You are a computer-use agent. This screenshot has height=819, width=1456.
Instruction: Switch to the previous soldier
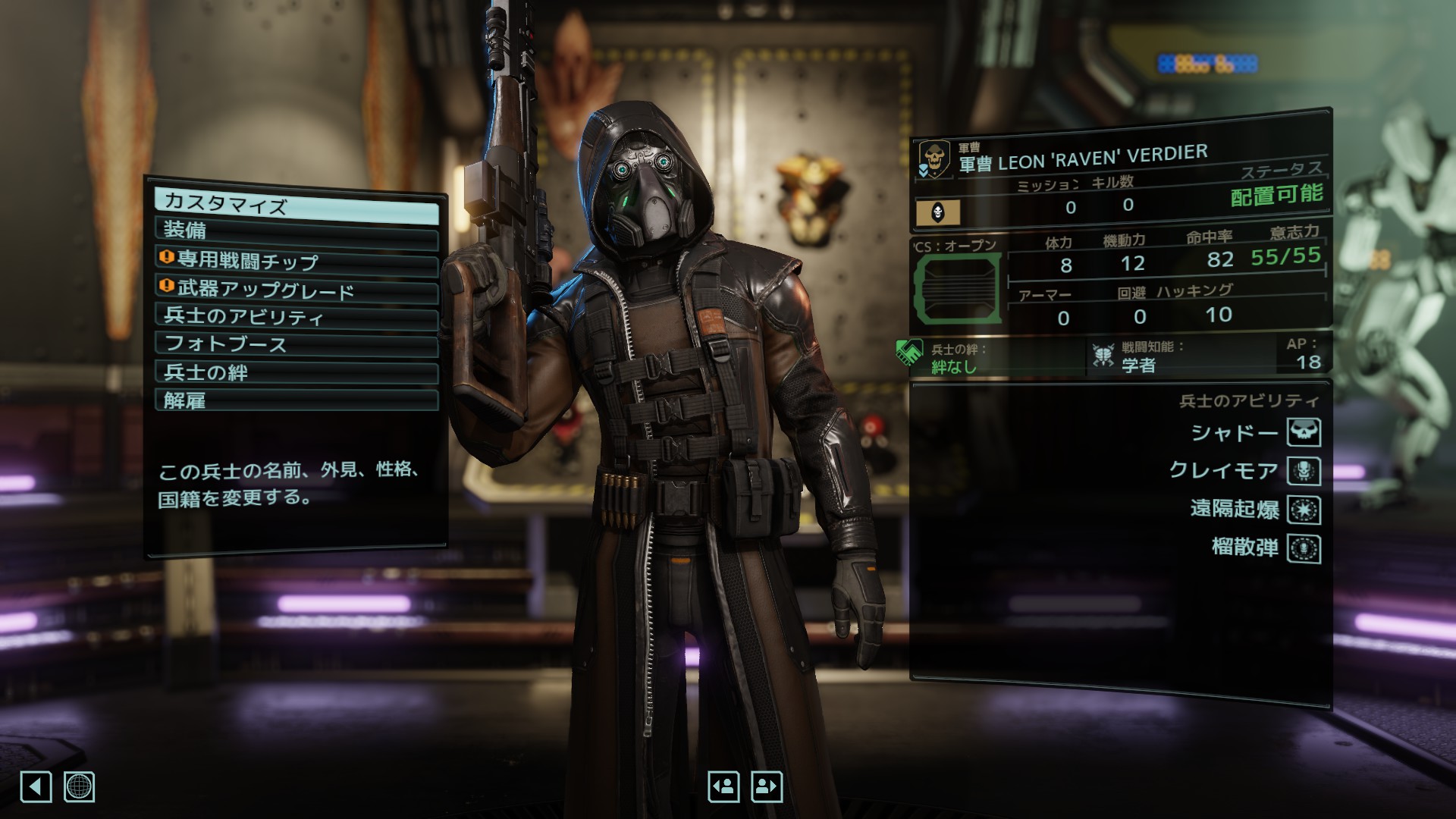(723, 787)
